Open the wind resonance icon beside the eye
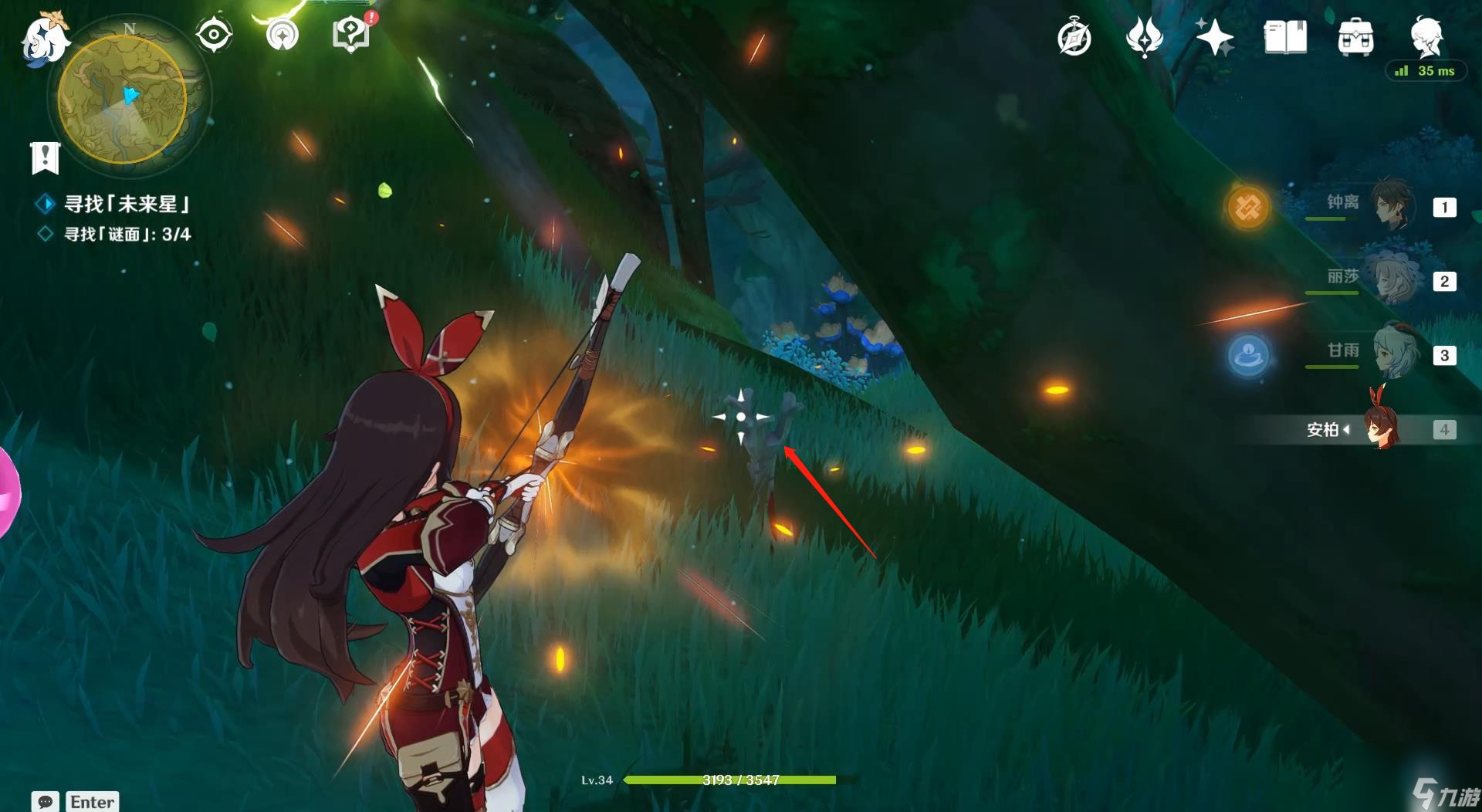 (x=283, y=35)
